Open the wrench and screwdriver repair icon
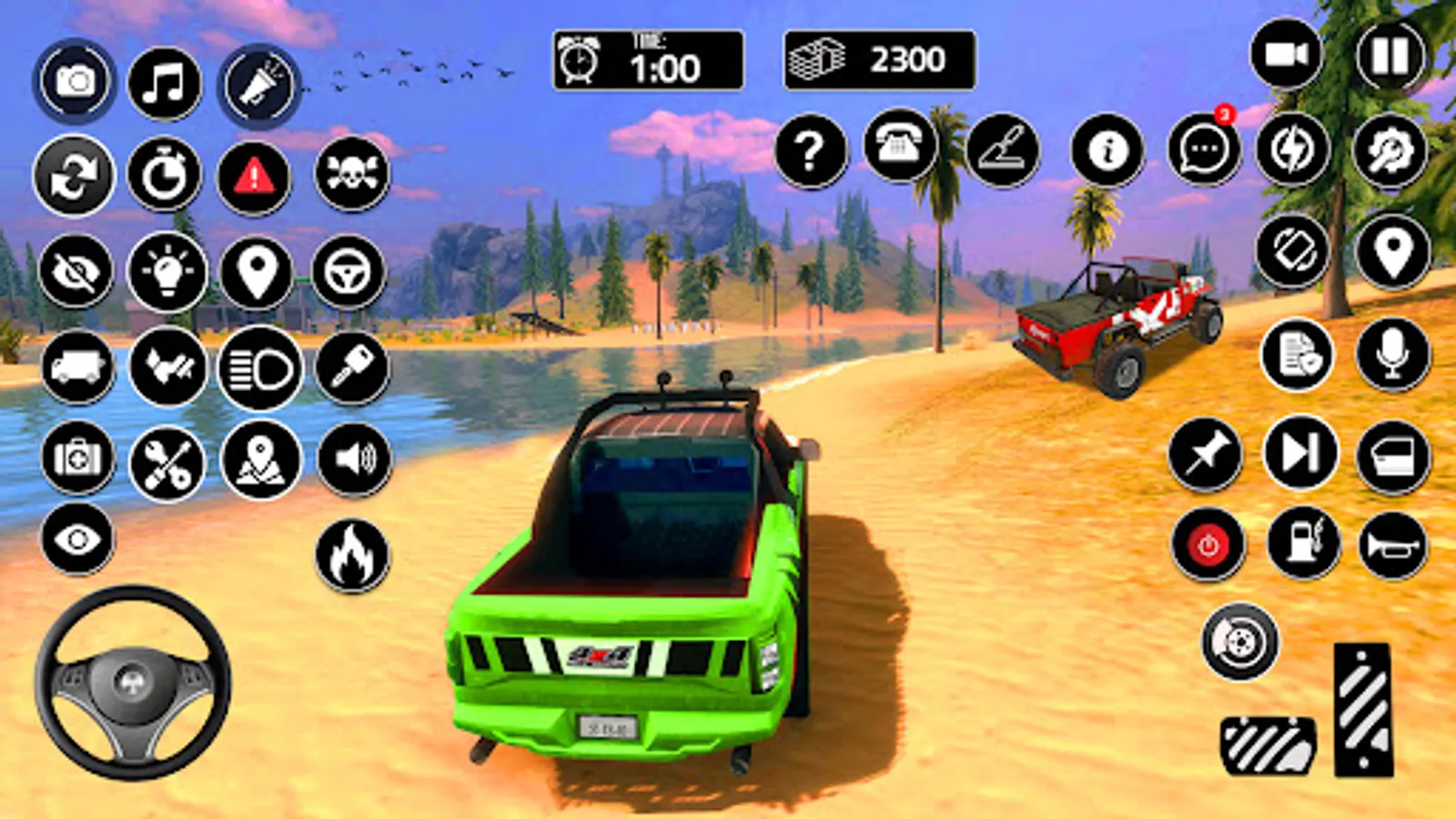Image resolution: width=1456 pixels, height=819 pixels. click(167, 464)
